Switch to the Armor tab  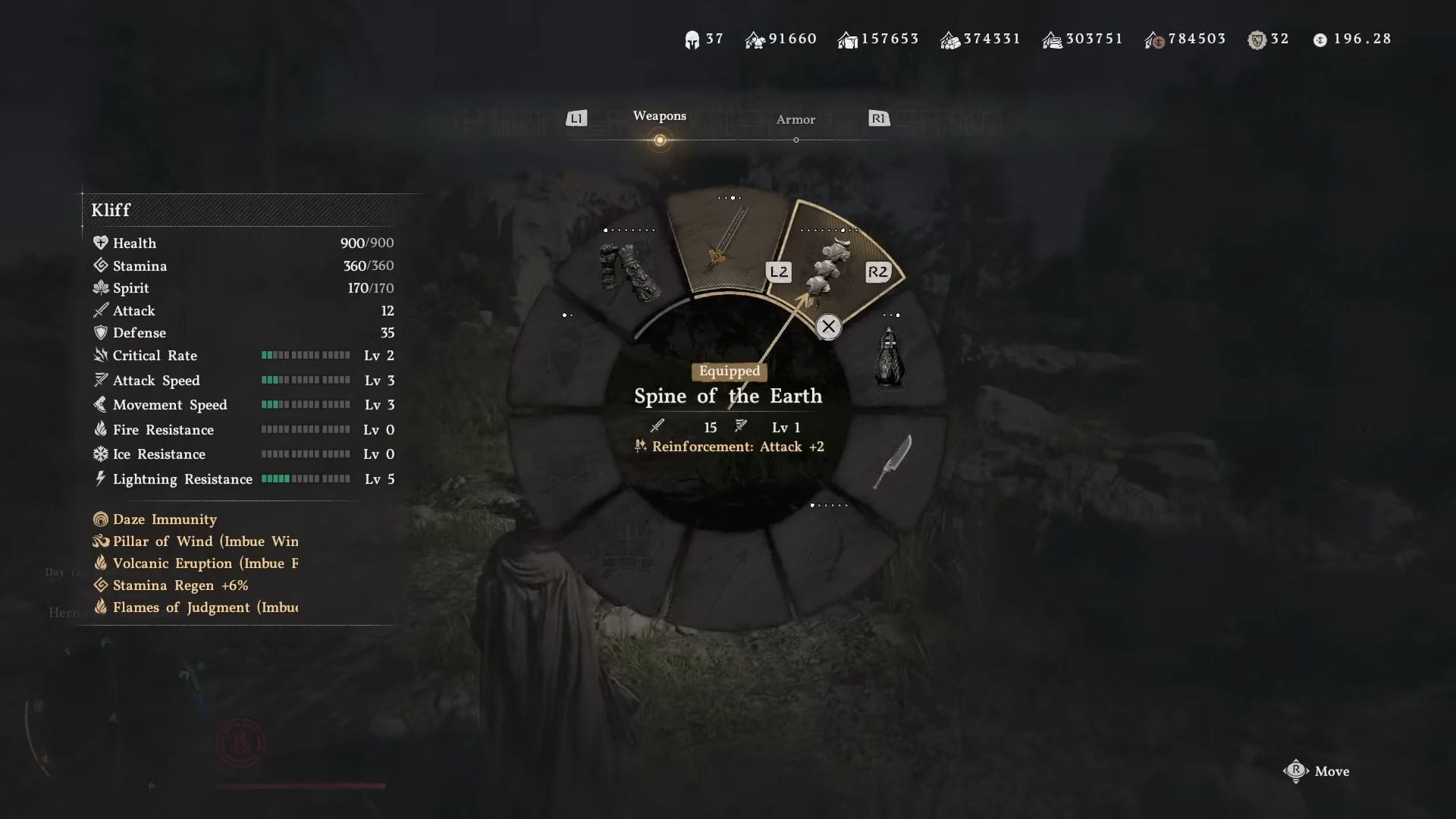(x=795, y=119)
